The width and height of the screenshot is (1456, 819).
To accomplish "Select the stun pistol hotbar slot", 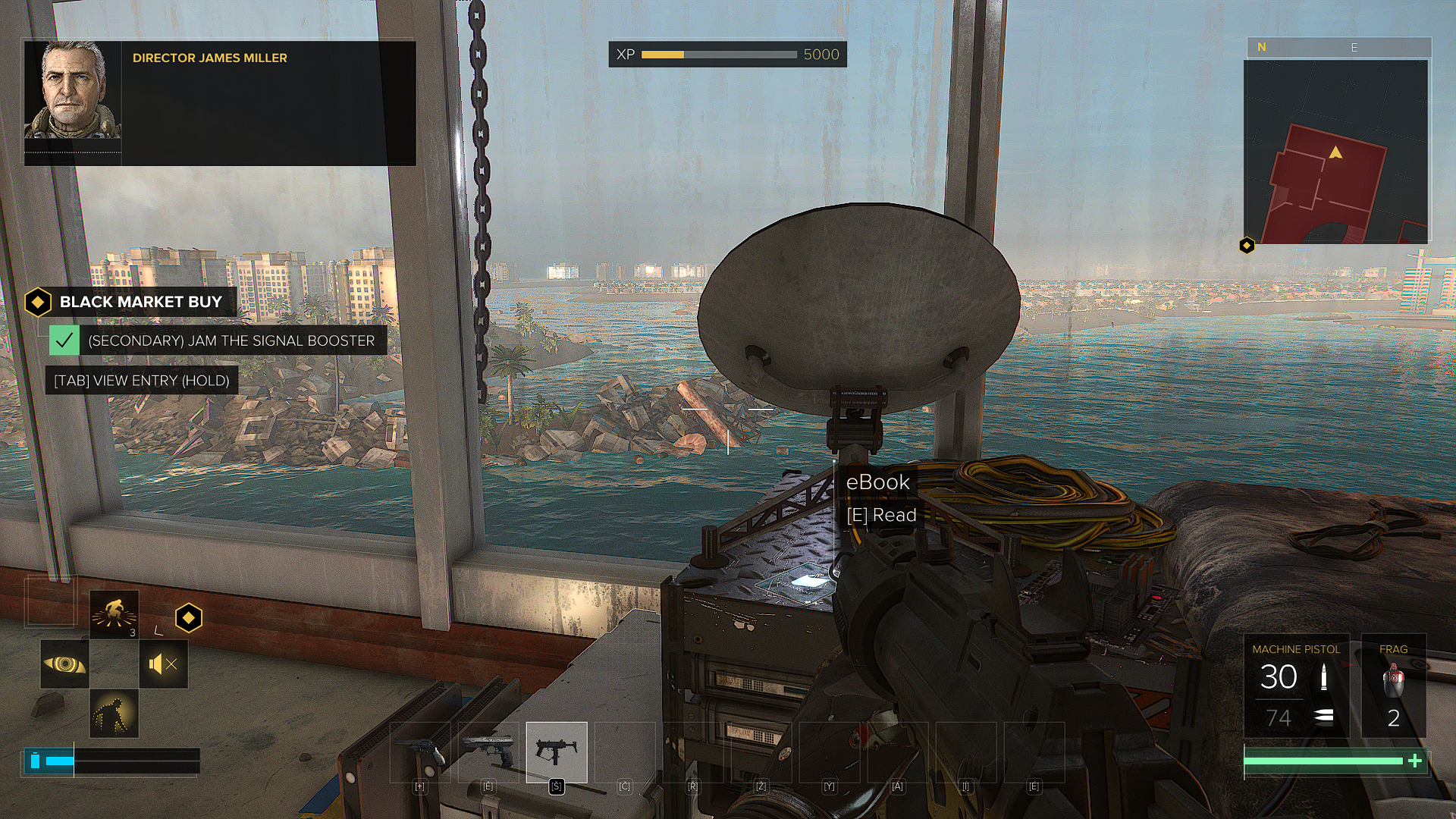I will [x=488, y=752].
